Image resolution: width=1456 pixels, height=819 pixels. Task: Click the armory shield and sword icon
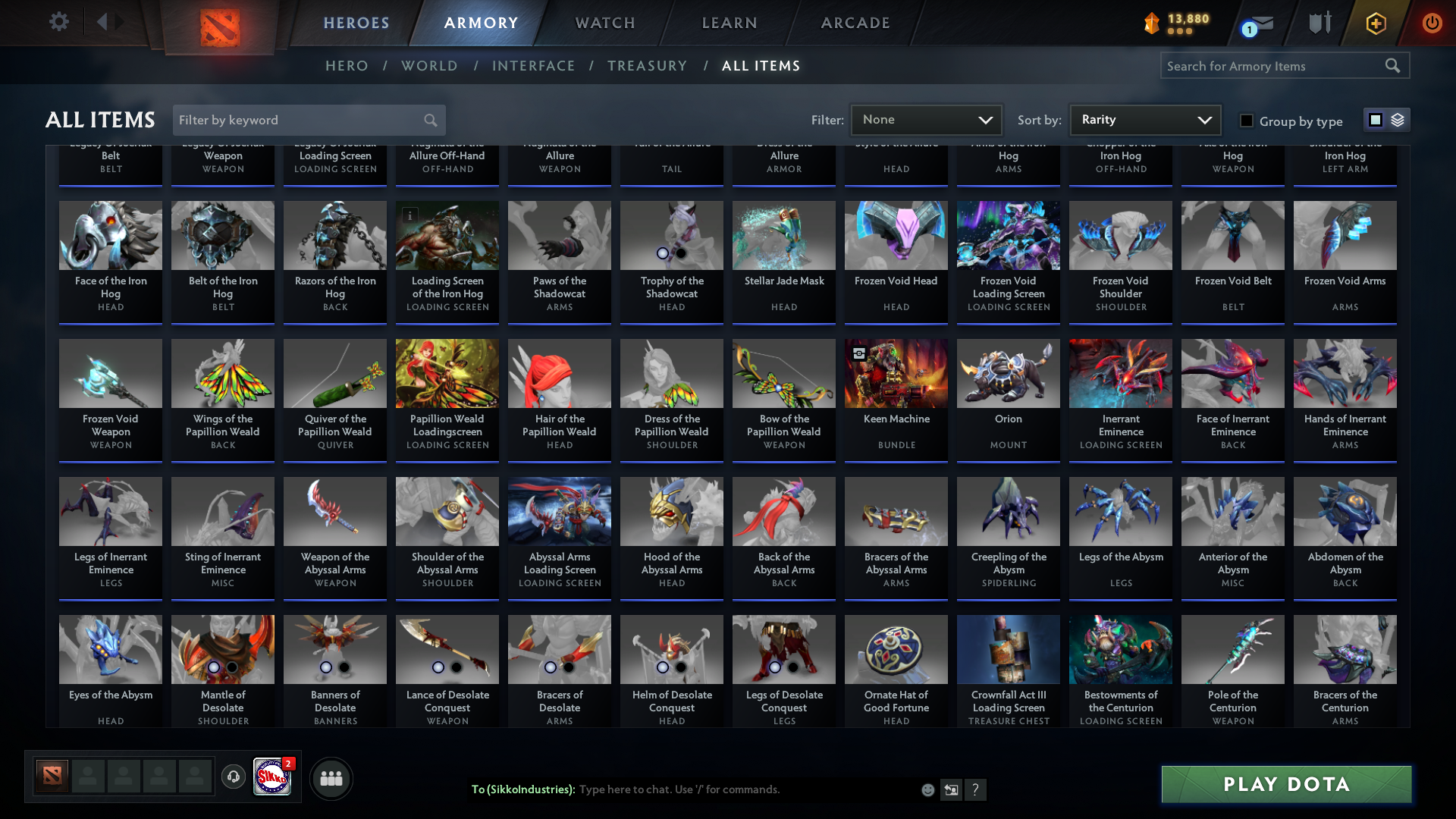click(x=1319, y=22)
